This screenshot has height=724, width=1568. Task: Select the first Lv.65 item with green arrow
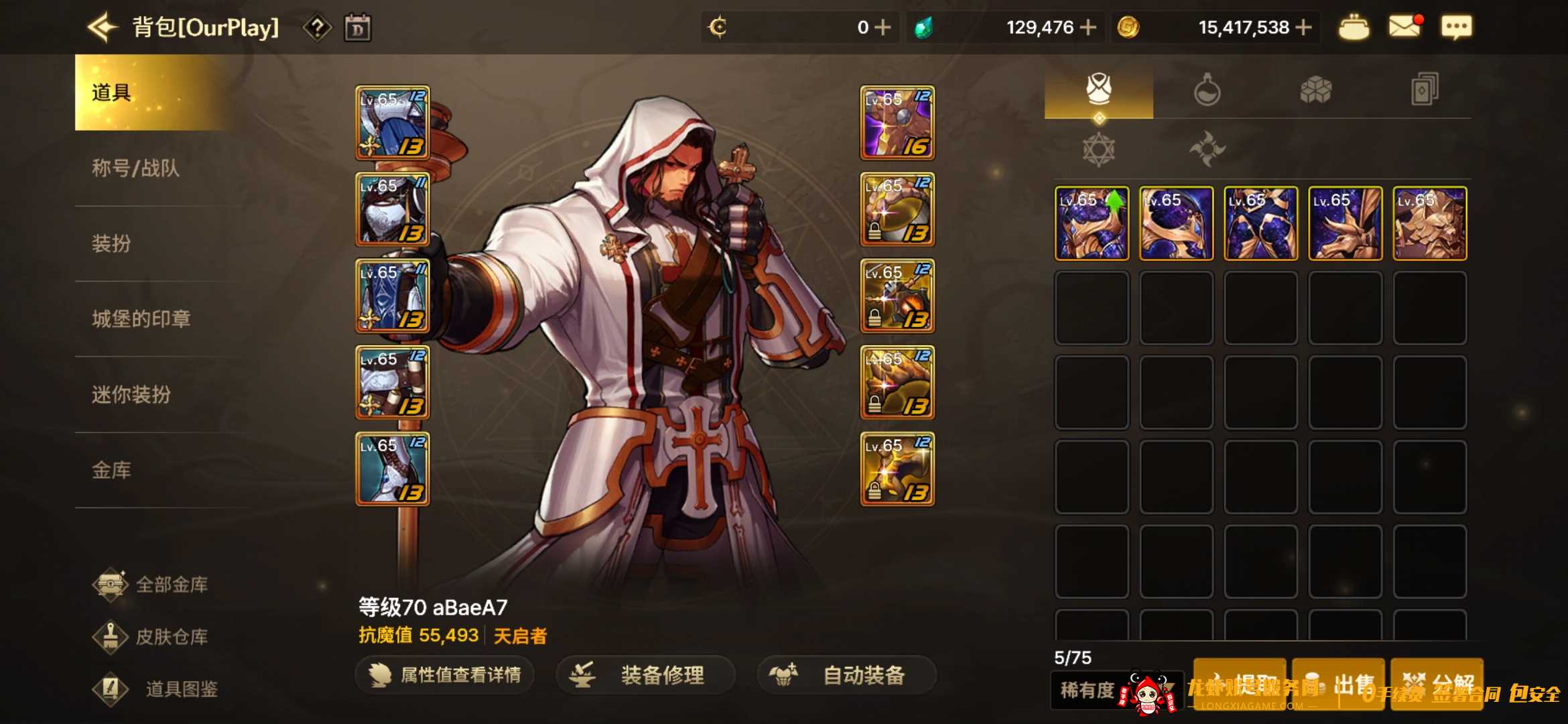click(1091, 223)
